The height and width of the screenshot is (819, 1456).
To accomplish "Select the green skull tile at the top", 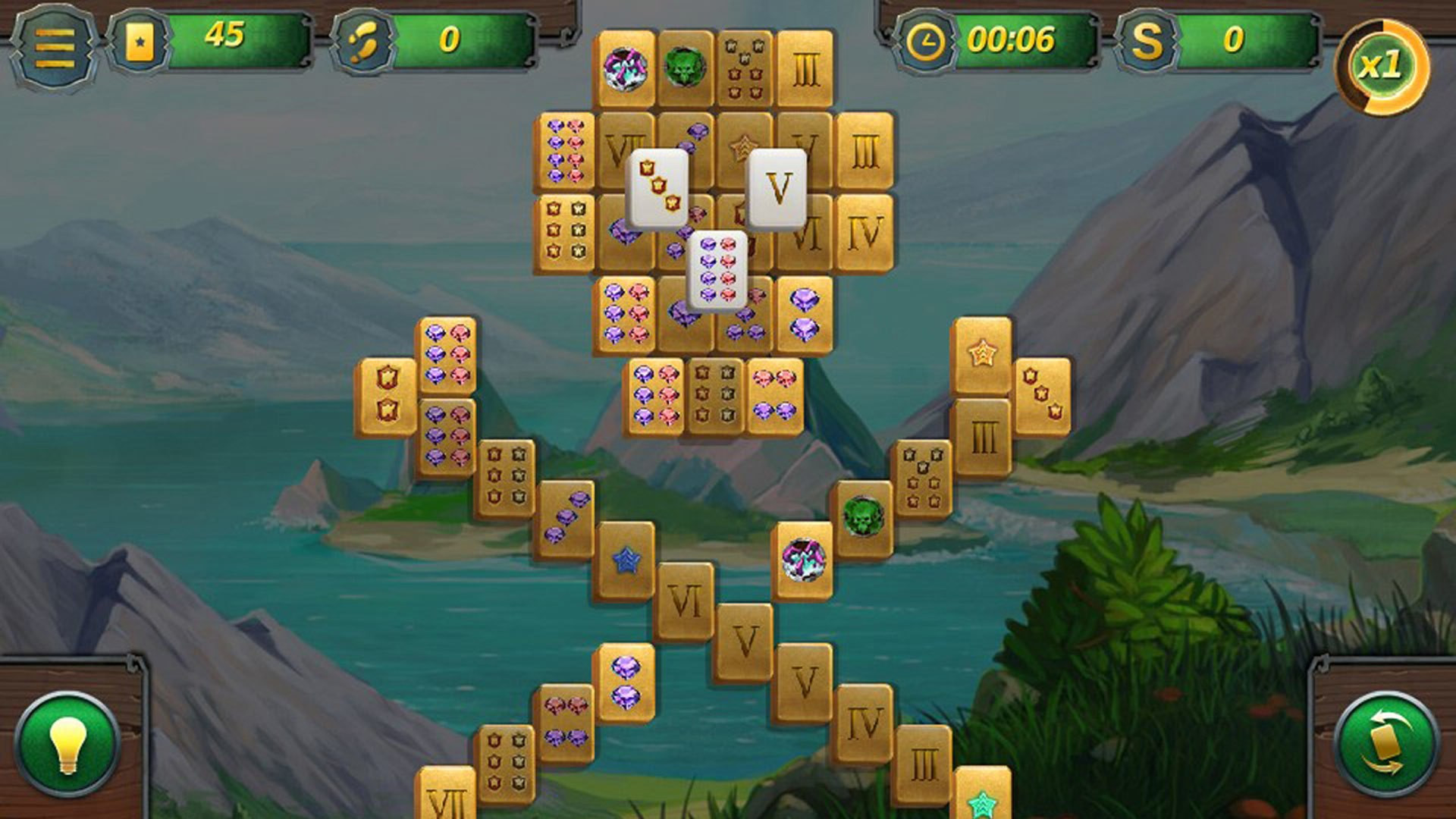I will [686, 68].
